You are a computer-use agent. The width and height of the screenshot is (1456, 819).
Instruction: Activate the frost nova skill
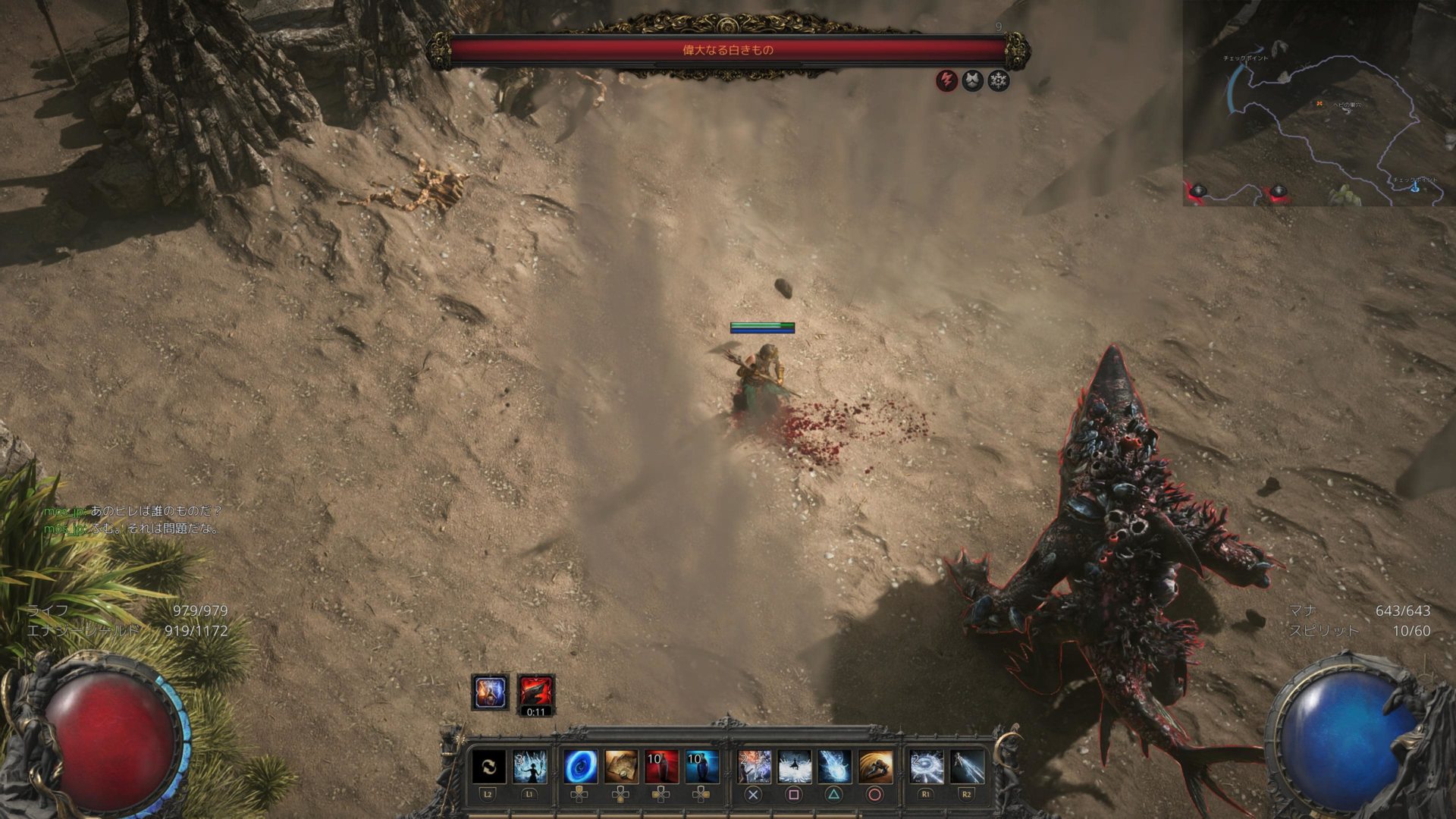tap(794, 767)
